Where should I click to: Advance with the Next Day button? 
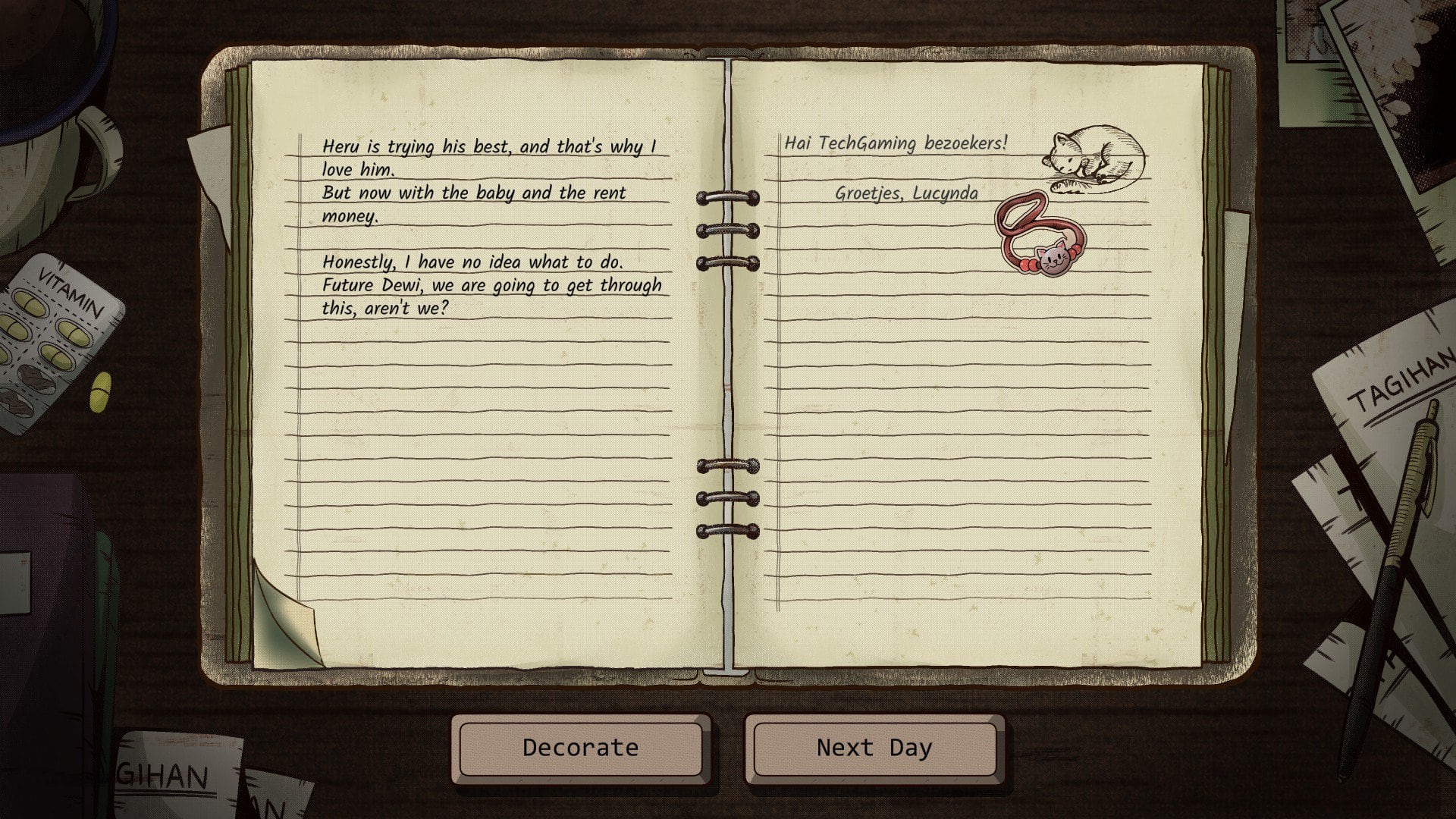pos(874,748)
